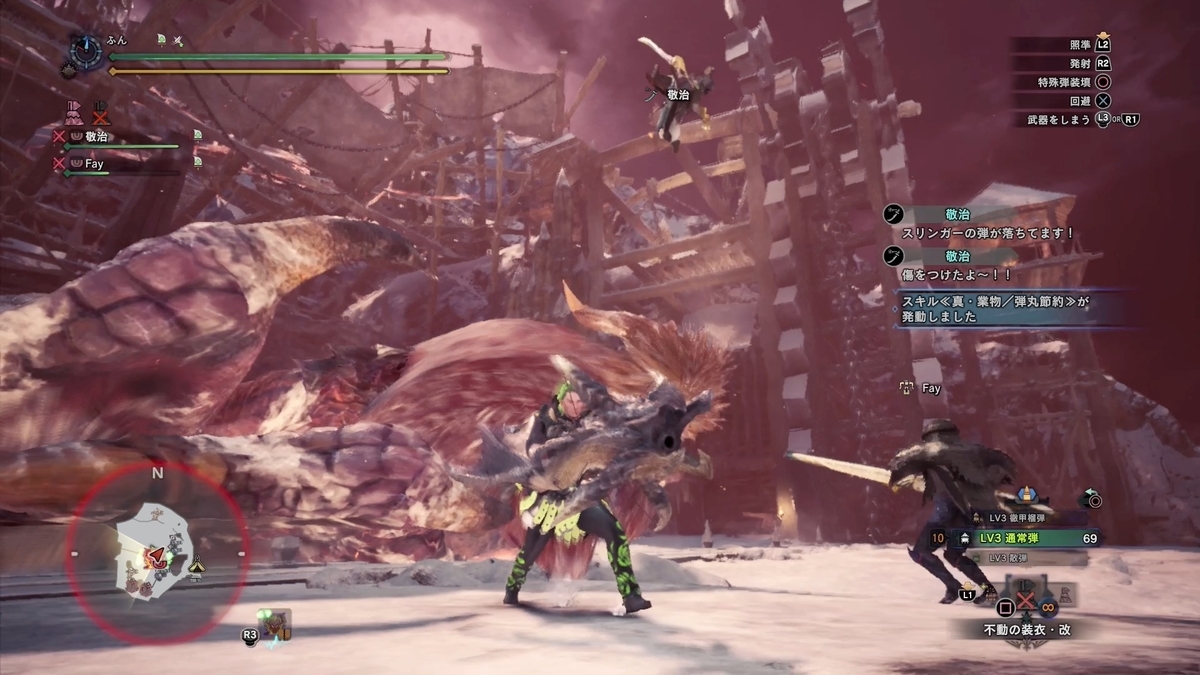The width and height of the screenshot is (1200, 675).
Task: Select the camp tent marker on minimap
Action: click(x=196, y=565)
